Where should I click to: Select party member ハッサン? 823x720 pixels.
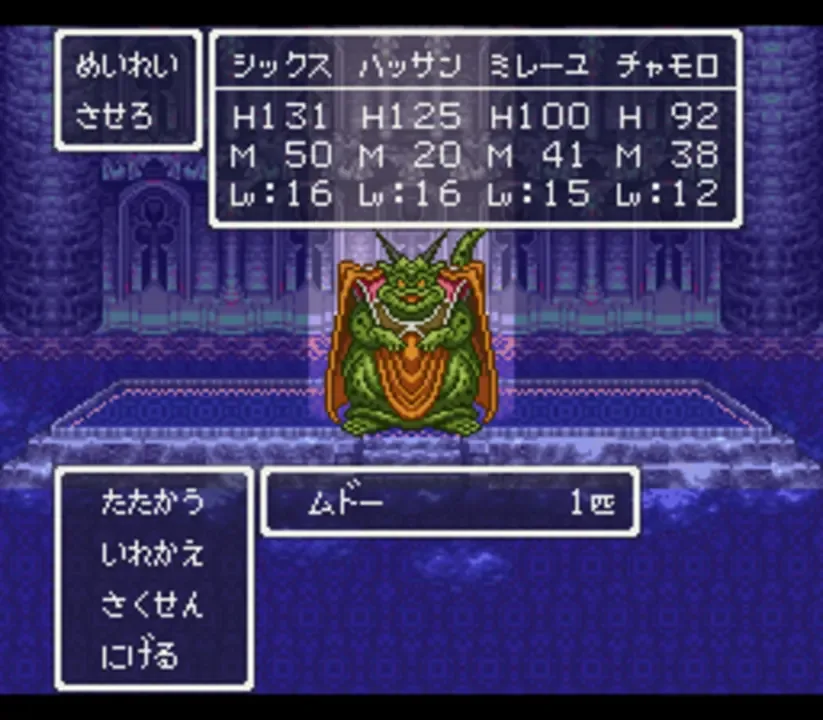[409, 67]
